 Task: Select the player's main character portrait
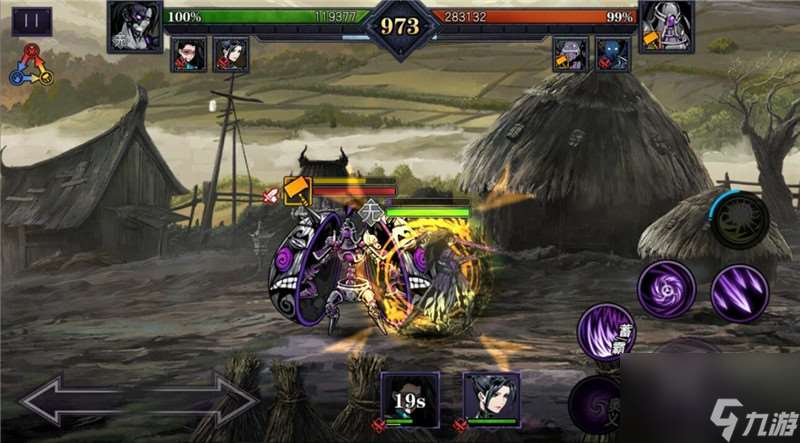[135, 27]
